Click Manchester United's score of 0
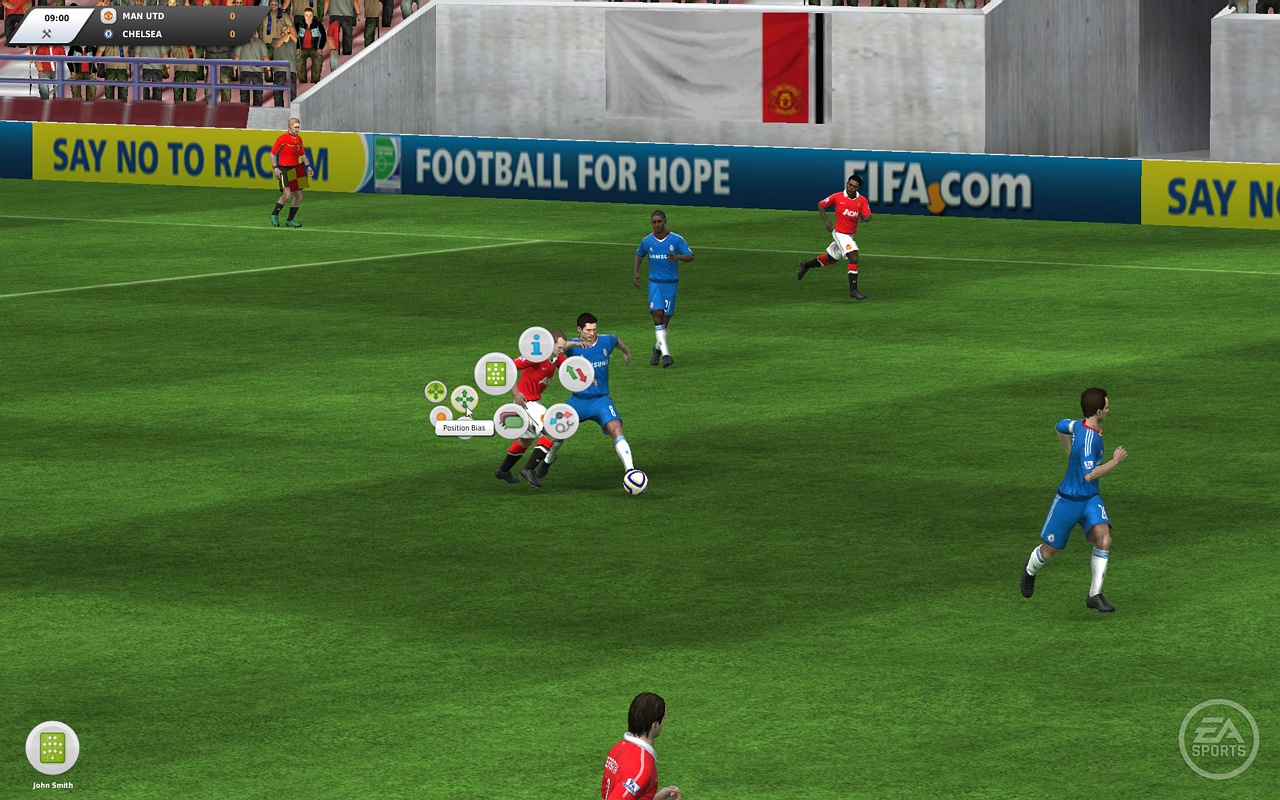The width and height of the screenshot is (1280, 800). coord(232,16)
